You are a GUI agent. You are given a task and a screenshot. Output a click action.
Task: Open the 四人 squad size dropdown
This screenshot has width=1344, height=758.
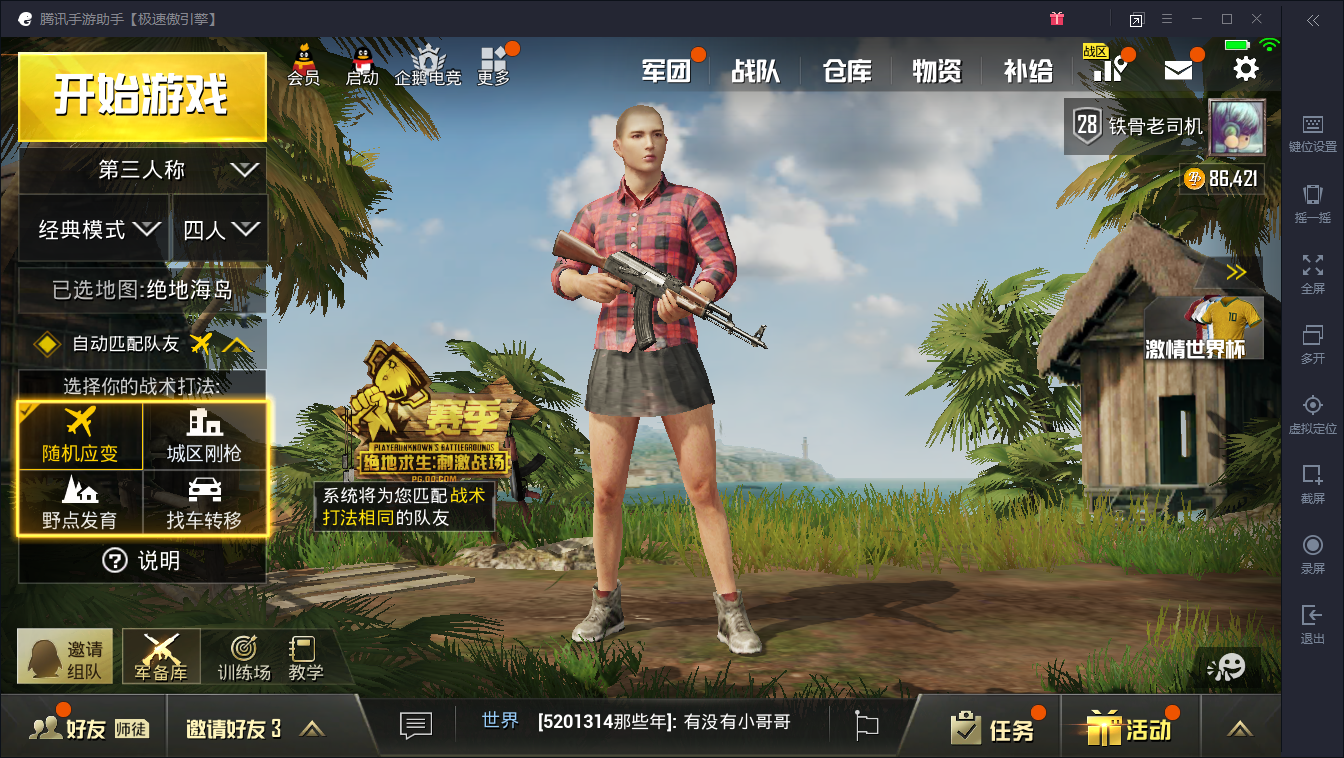click(x=218, y=228)
